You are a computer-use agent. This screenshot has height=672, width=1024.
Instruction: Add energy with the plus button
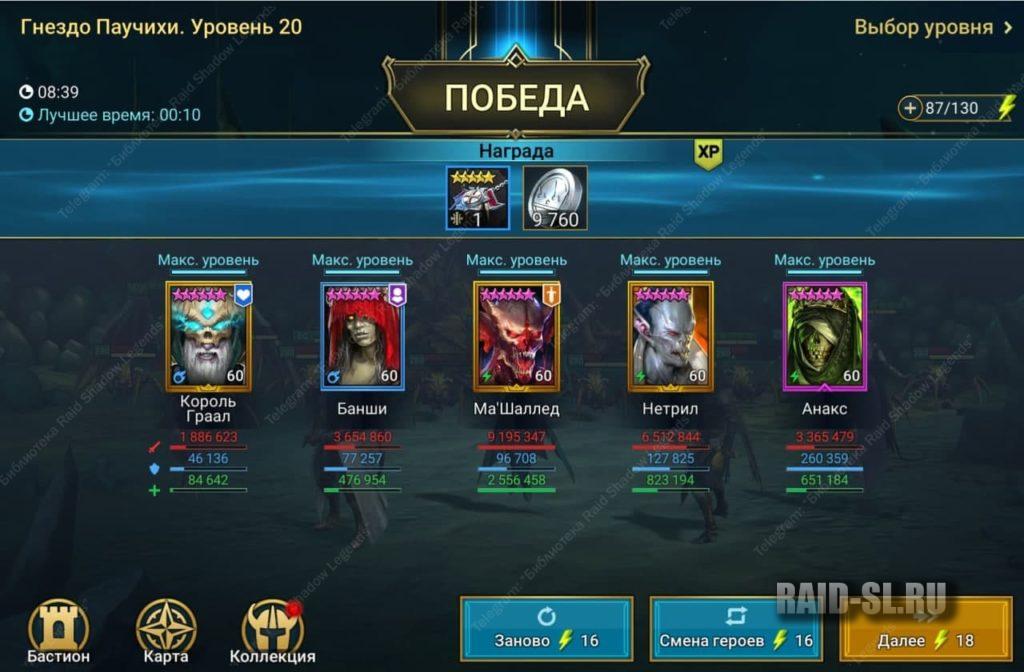click(x=910, y=108)
